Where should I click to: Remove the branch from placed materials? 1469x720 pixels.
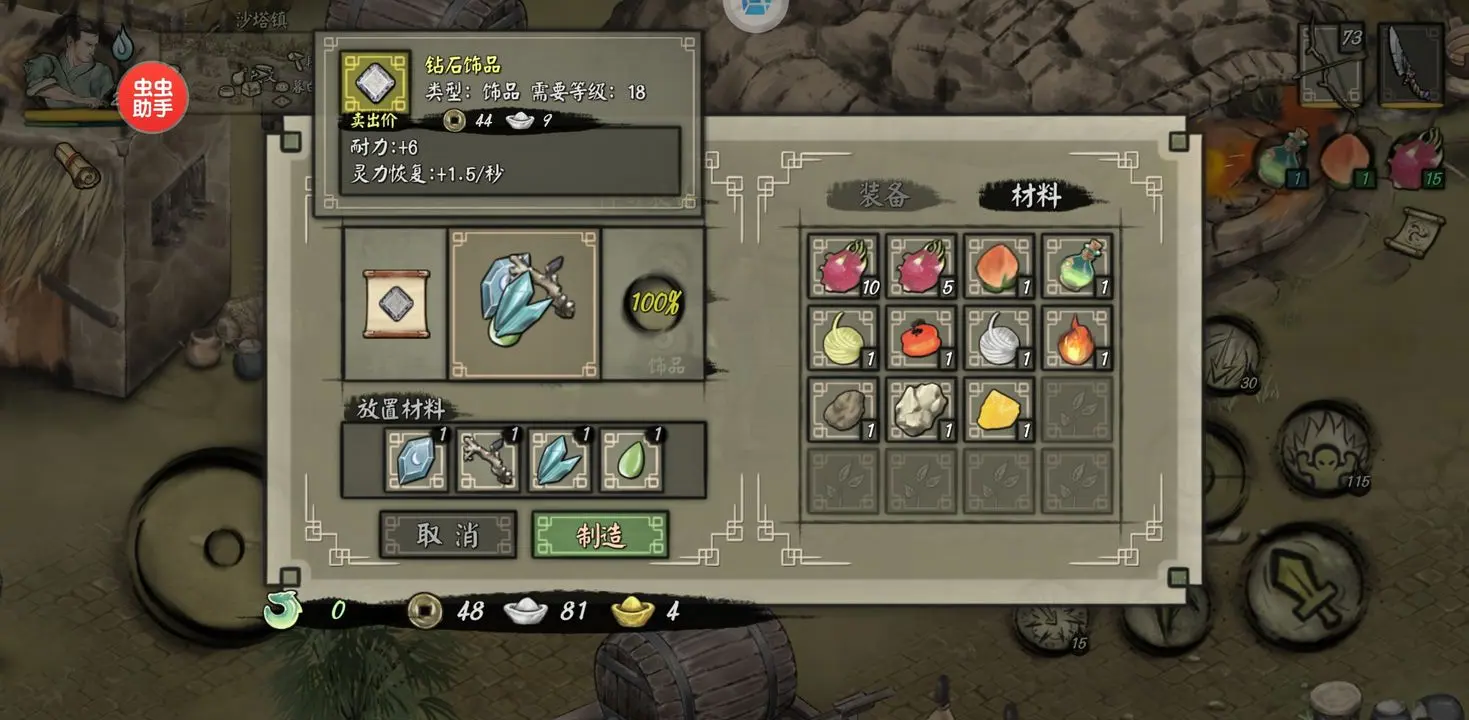click(x=487, y=460)
